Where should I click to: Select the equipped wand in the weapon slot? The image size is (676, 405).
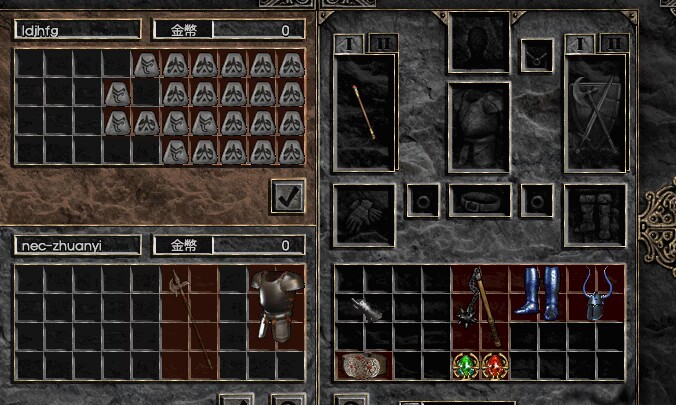364,112
